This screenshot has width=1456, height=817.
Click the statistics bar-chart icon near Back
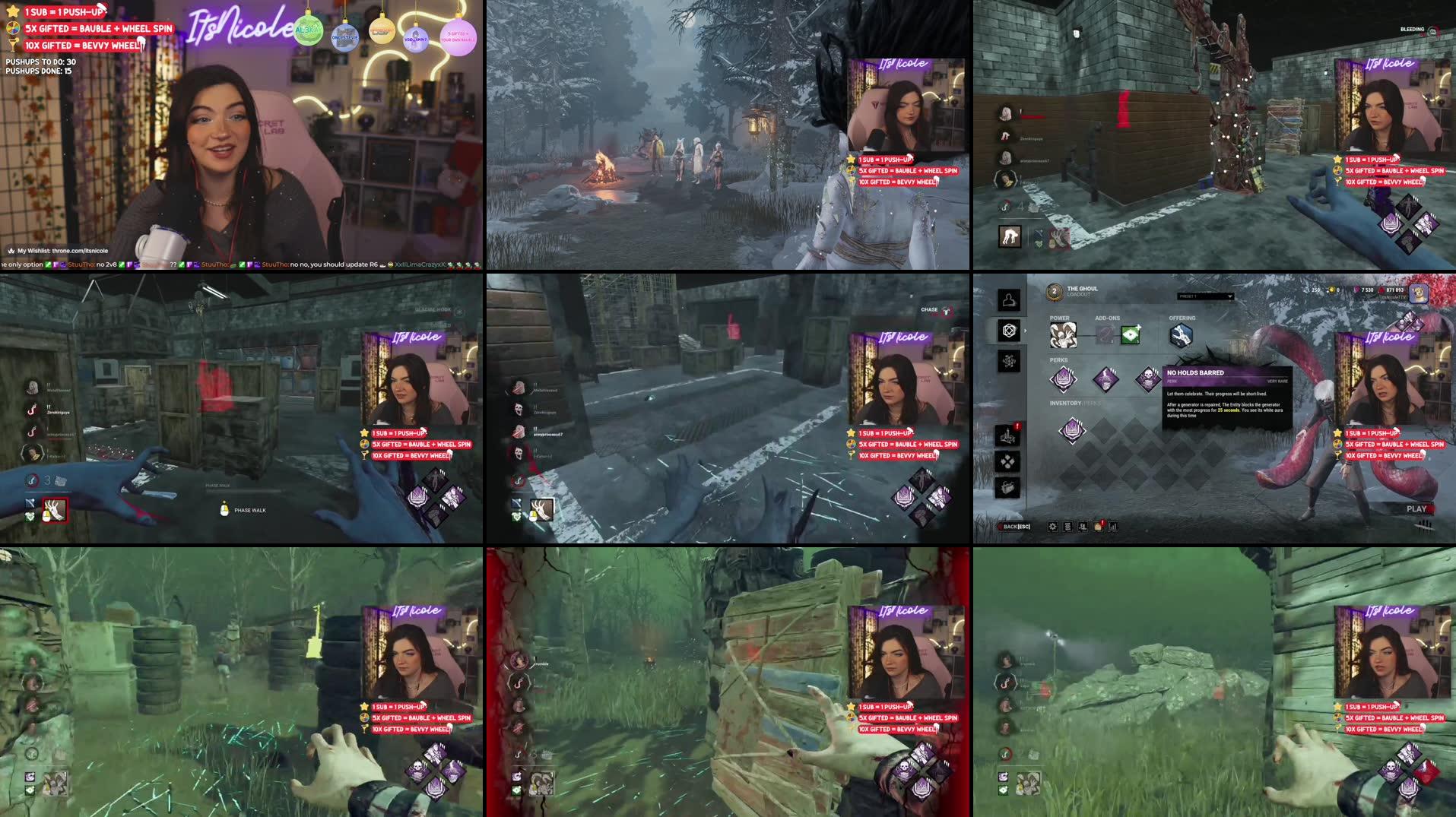click(1113, 526)
